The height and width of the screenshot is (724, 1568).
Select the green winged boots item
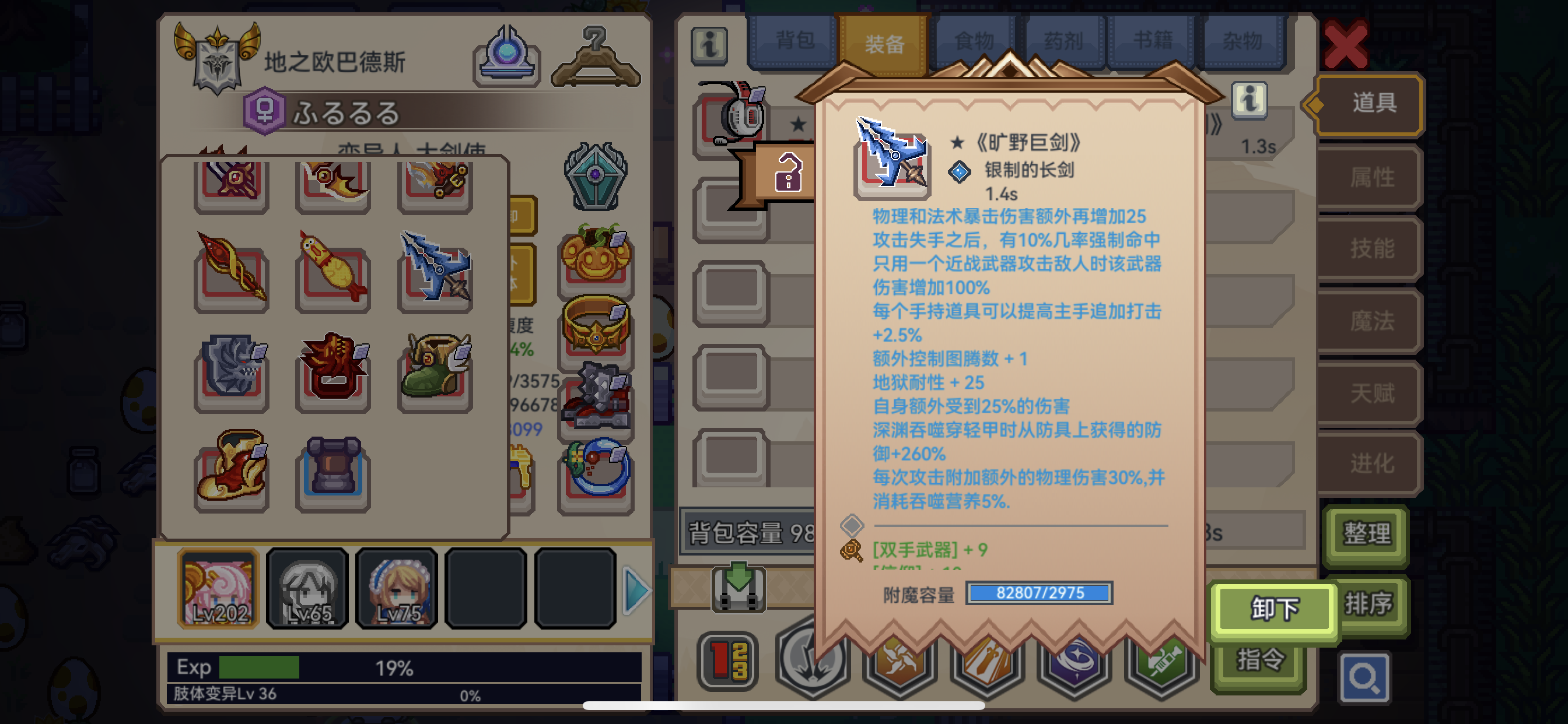point(433,373)
